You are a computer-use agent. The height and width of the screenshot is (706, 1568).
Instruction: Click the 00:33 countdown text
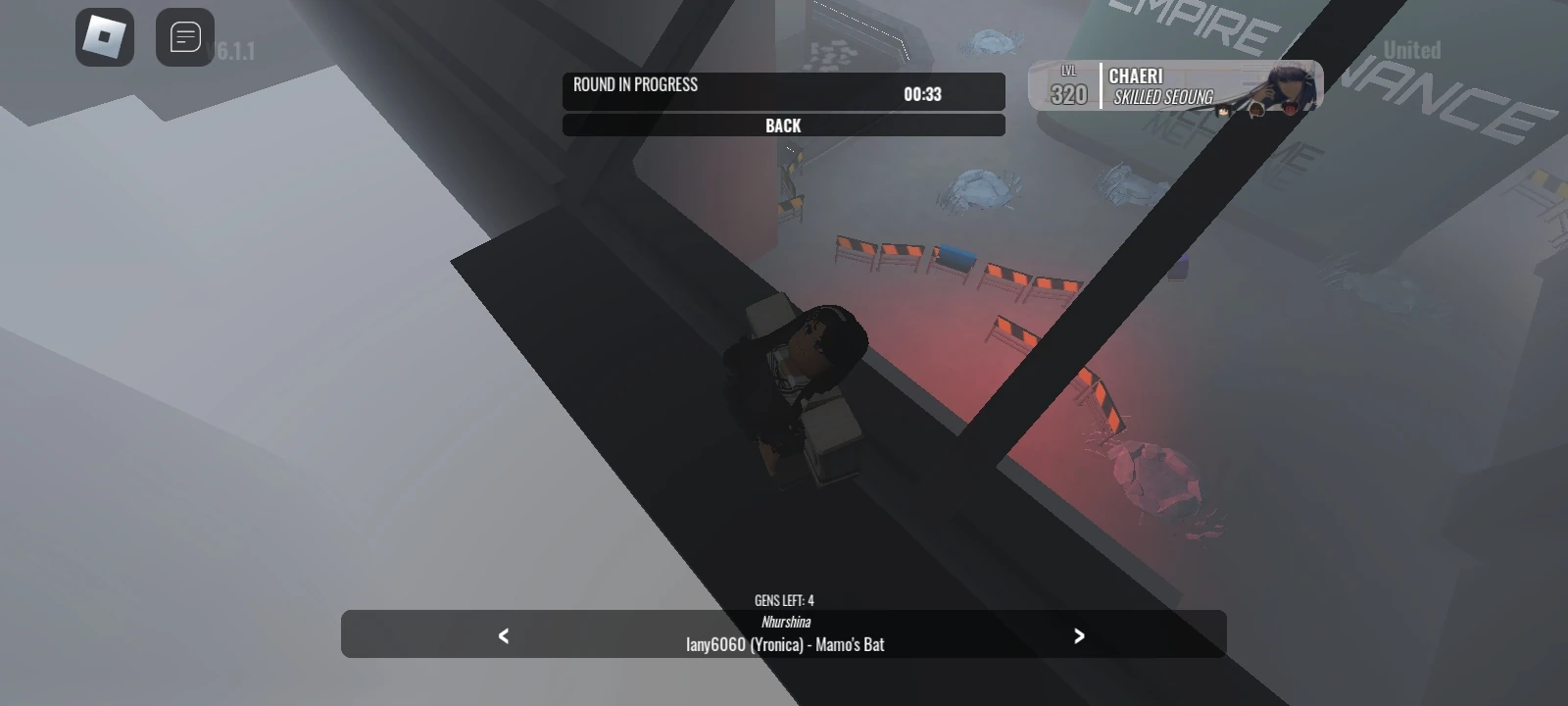[x=920, y=93]
